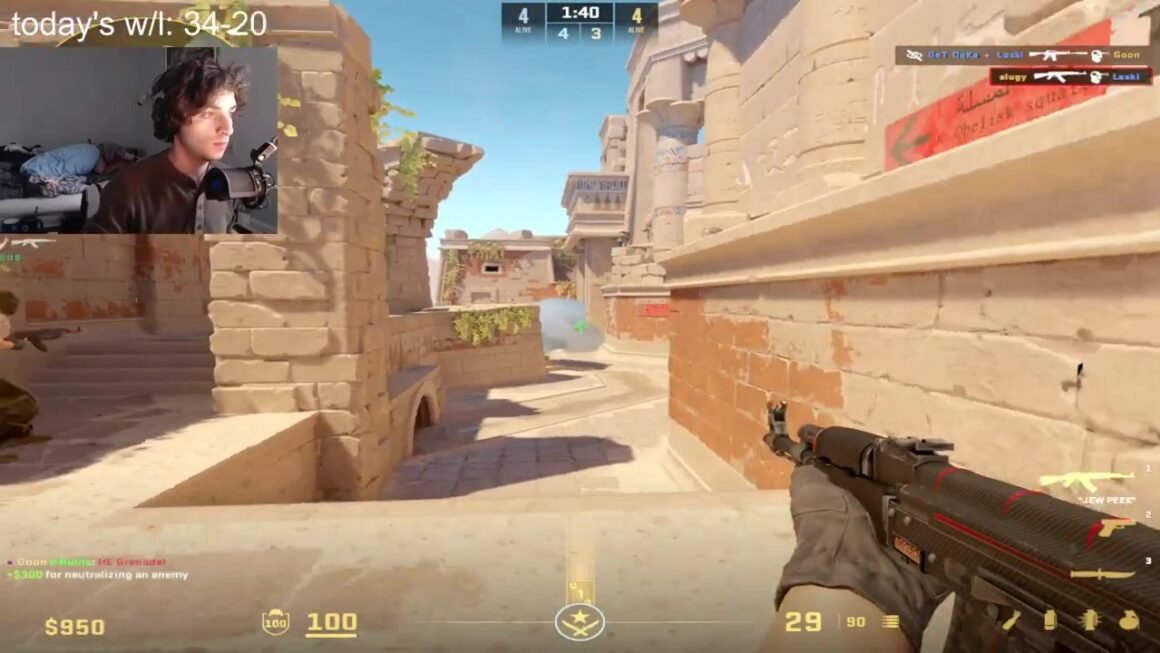Select the tilted bottle molotov icon

click(x=1010, y=621)
